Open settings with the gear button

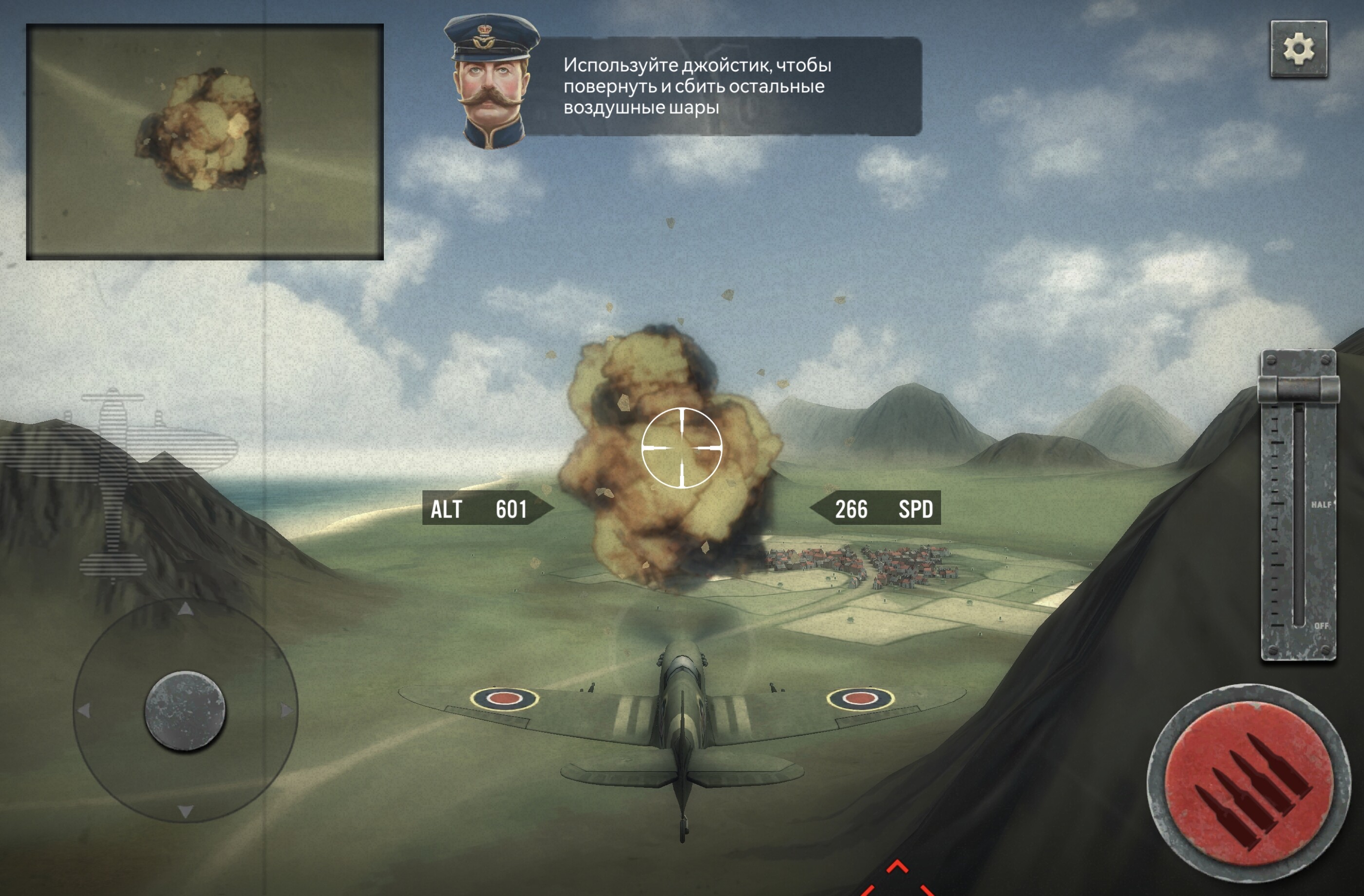click(x=1299, y=49)
